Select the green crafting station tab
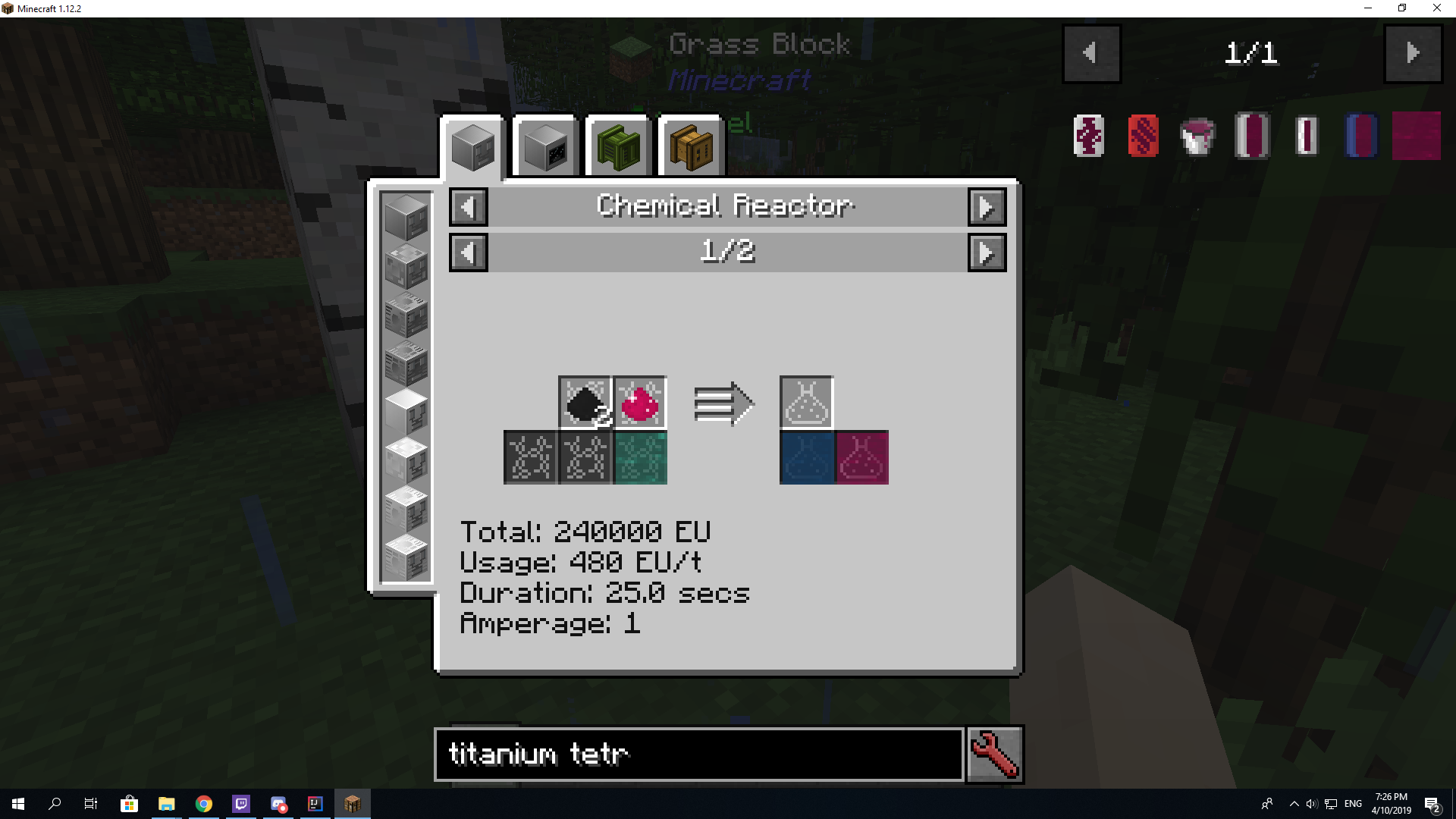 point(617,146)
